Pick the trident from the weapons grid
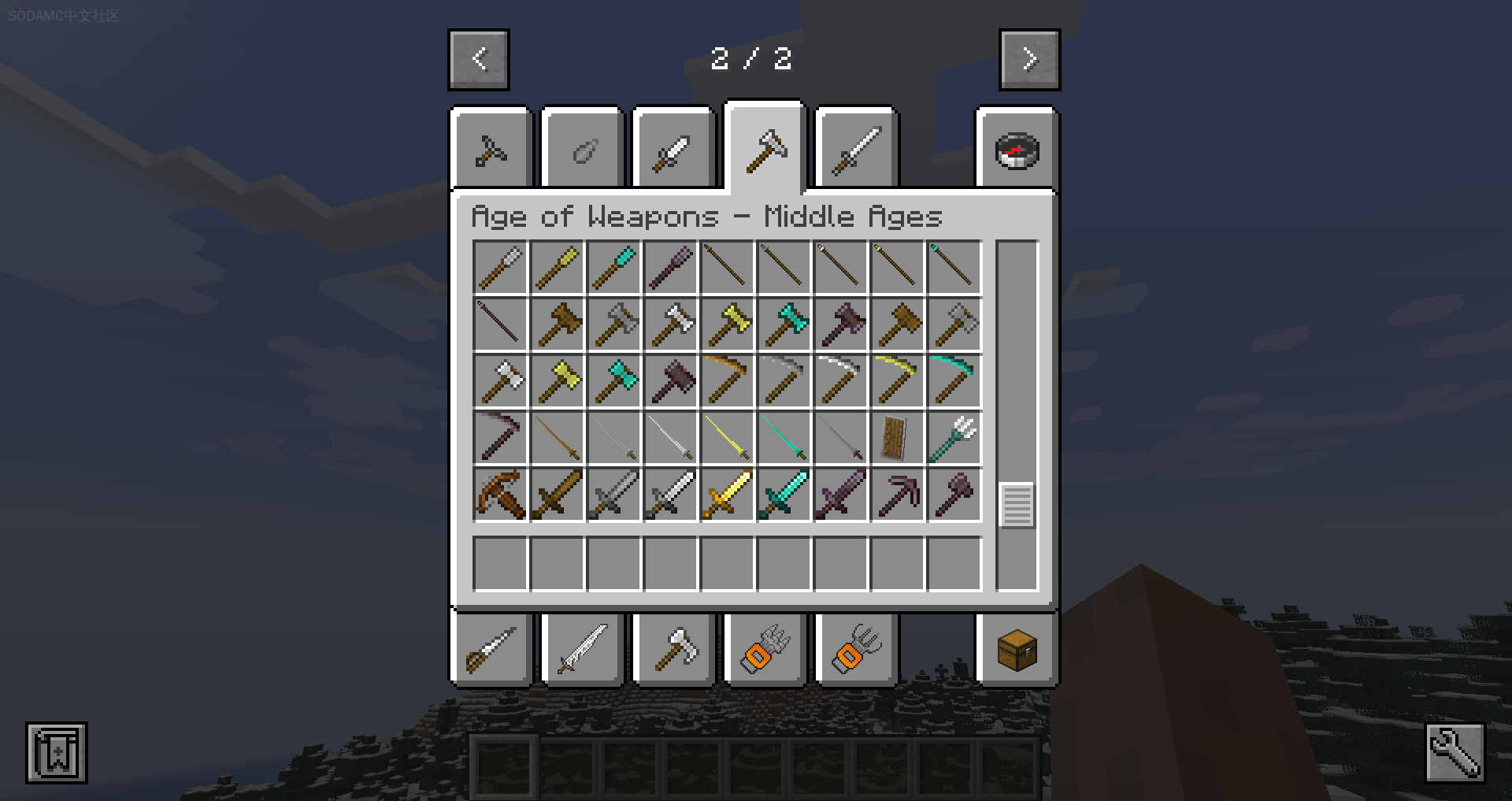This screenshot has width=1512, height=801. [954, 438]
